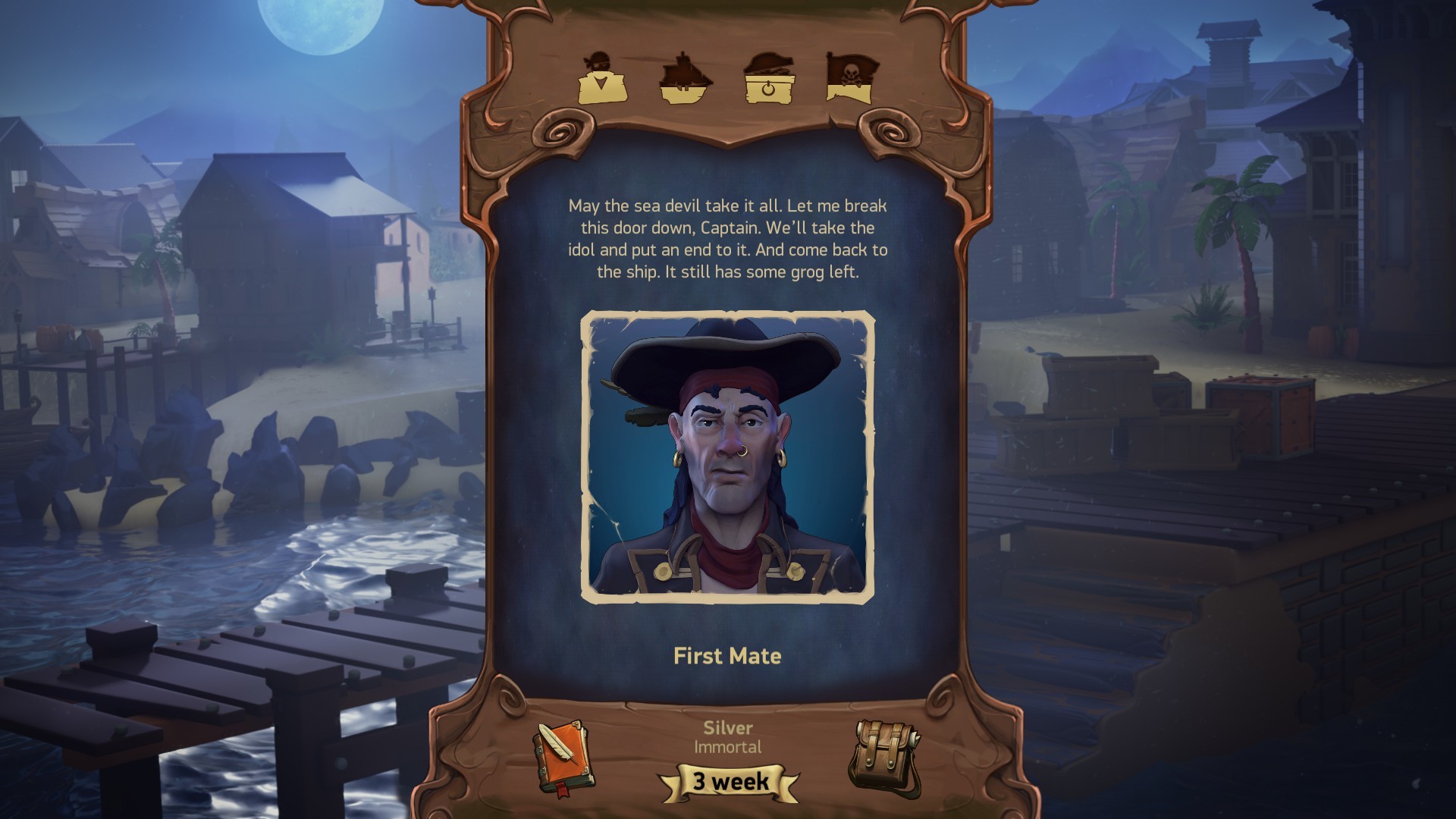
Task: Click the "Immortal" rank text
Action: pos(726,746)
